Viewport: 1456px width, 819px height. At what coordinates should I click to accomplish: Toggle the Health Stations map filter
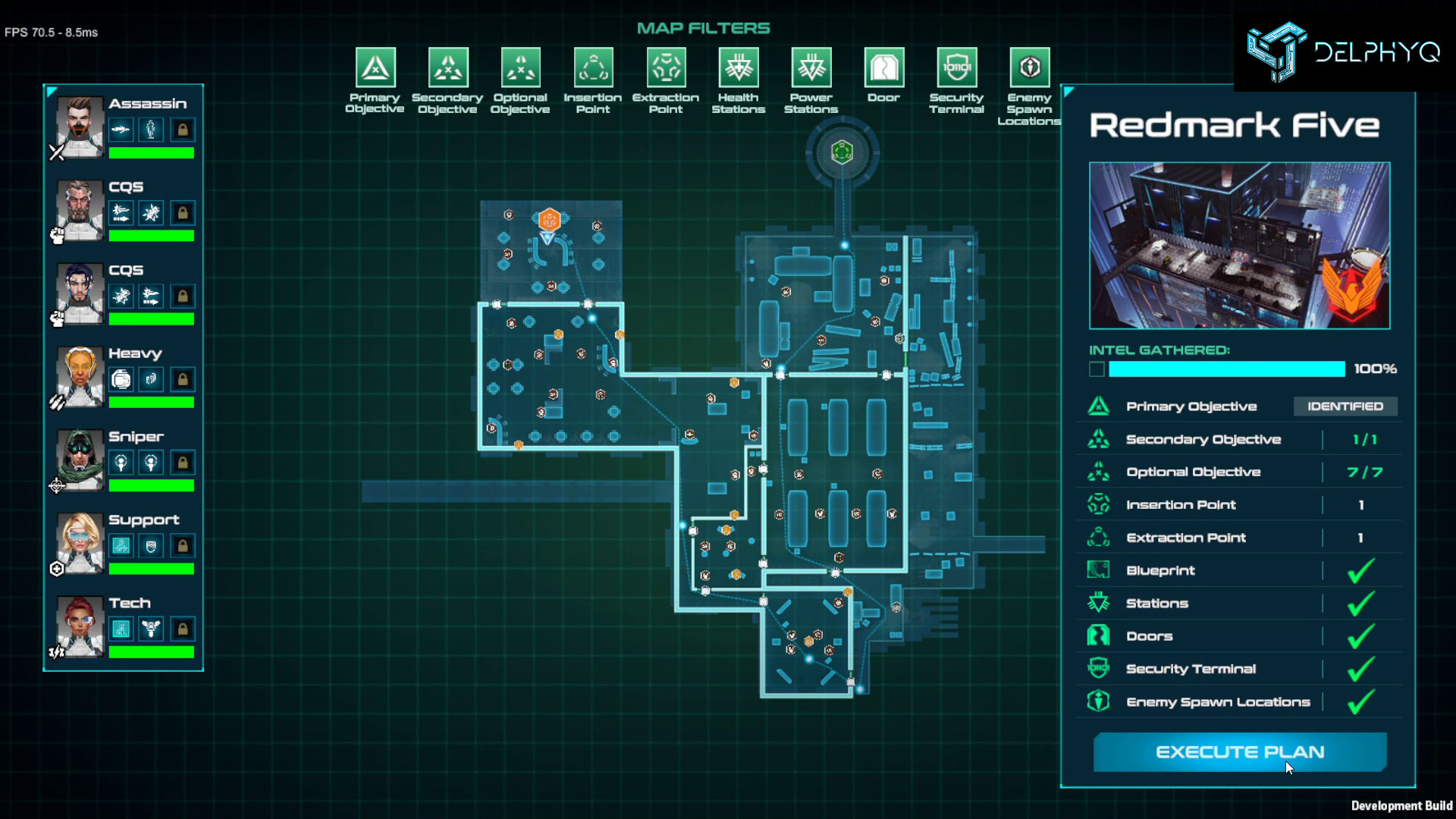738,67
